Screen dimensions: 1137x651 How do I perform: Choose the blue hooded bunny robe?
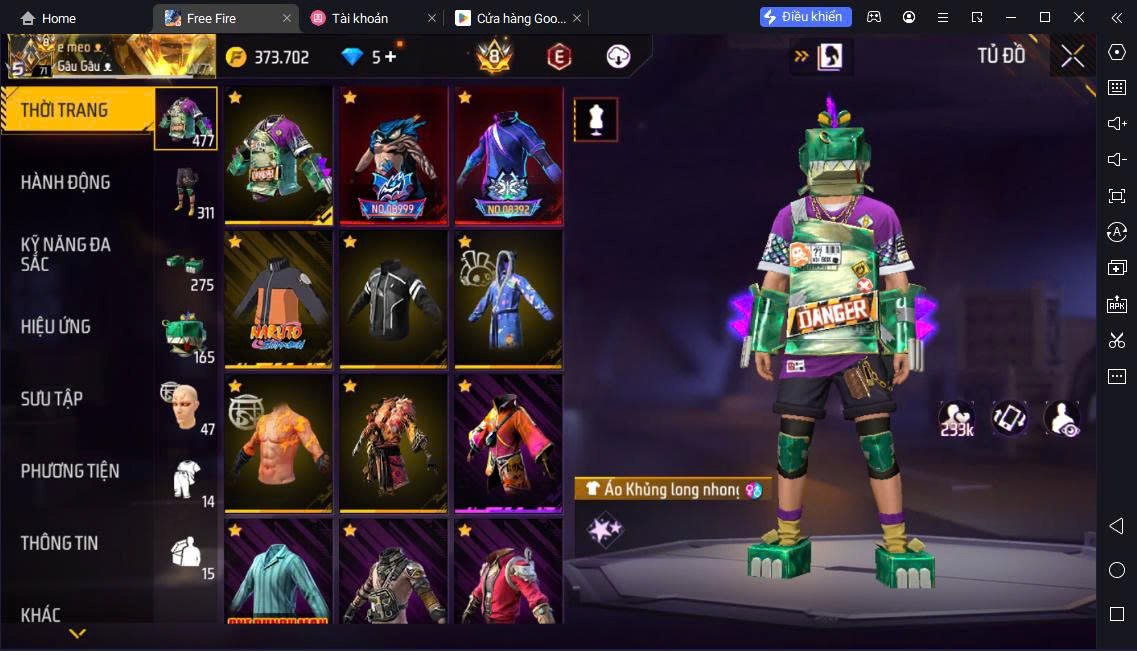click(x=508, y=299)
